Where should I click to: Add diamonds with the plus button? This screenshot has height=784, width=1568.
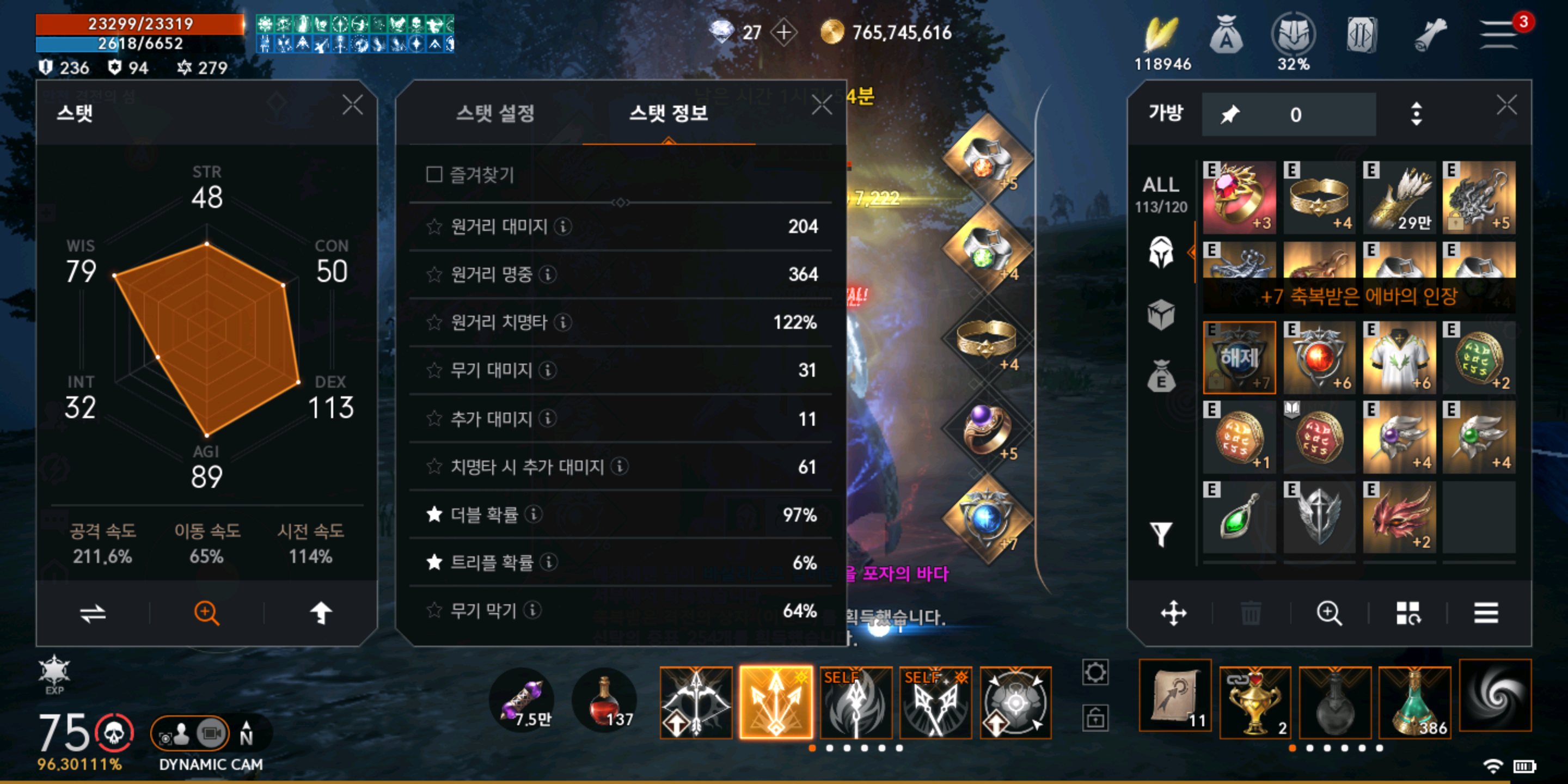point(784,32)
